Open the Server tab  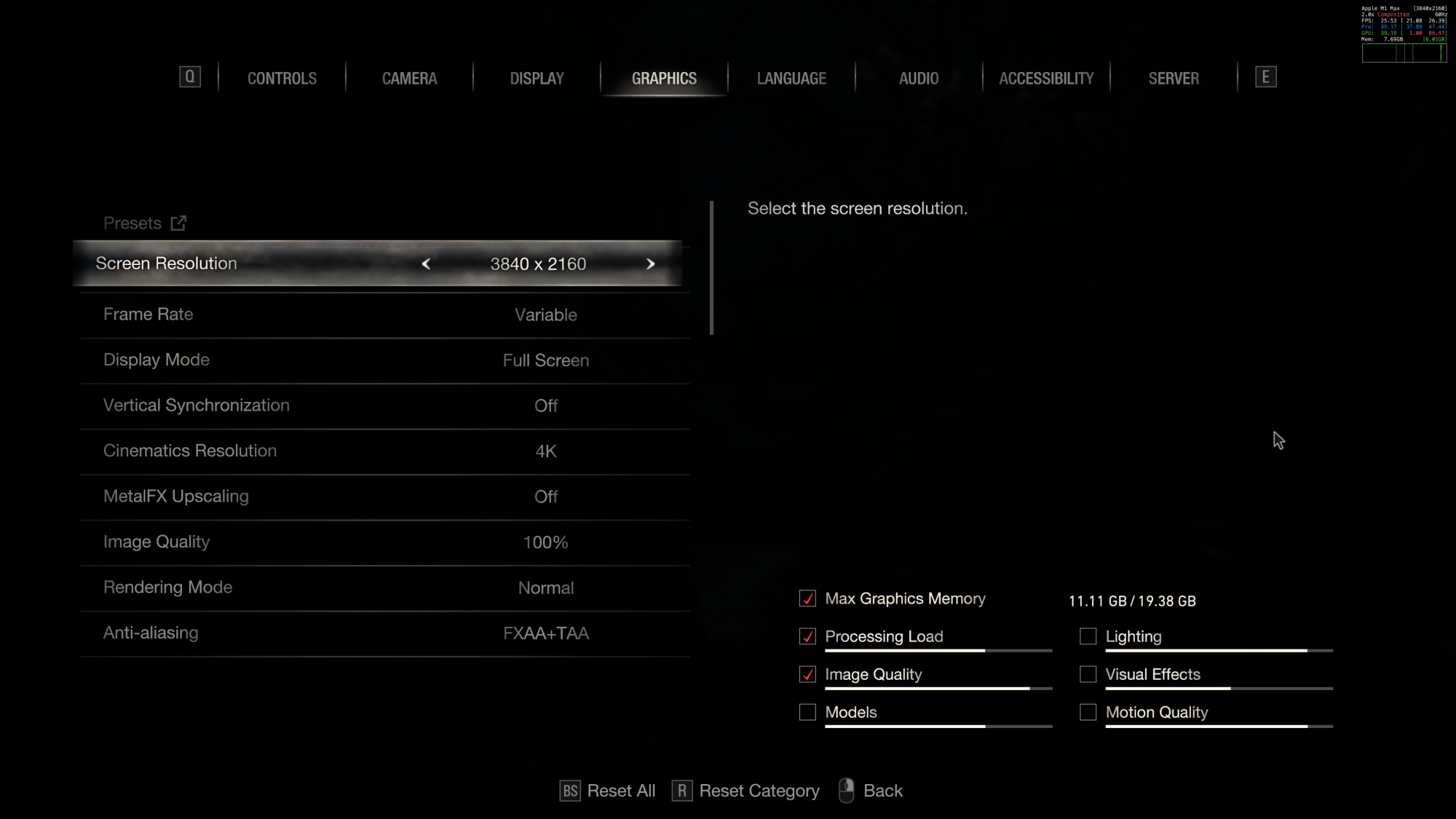[x=1174, y=79]
